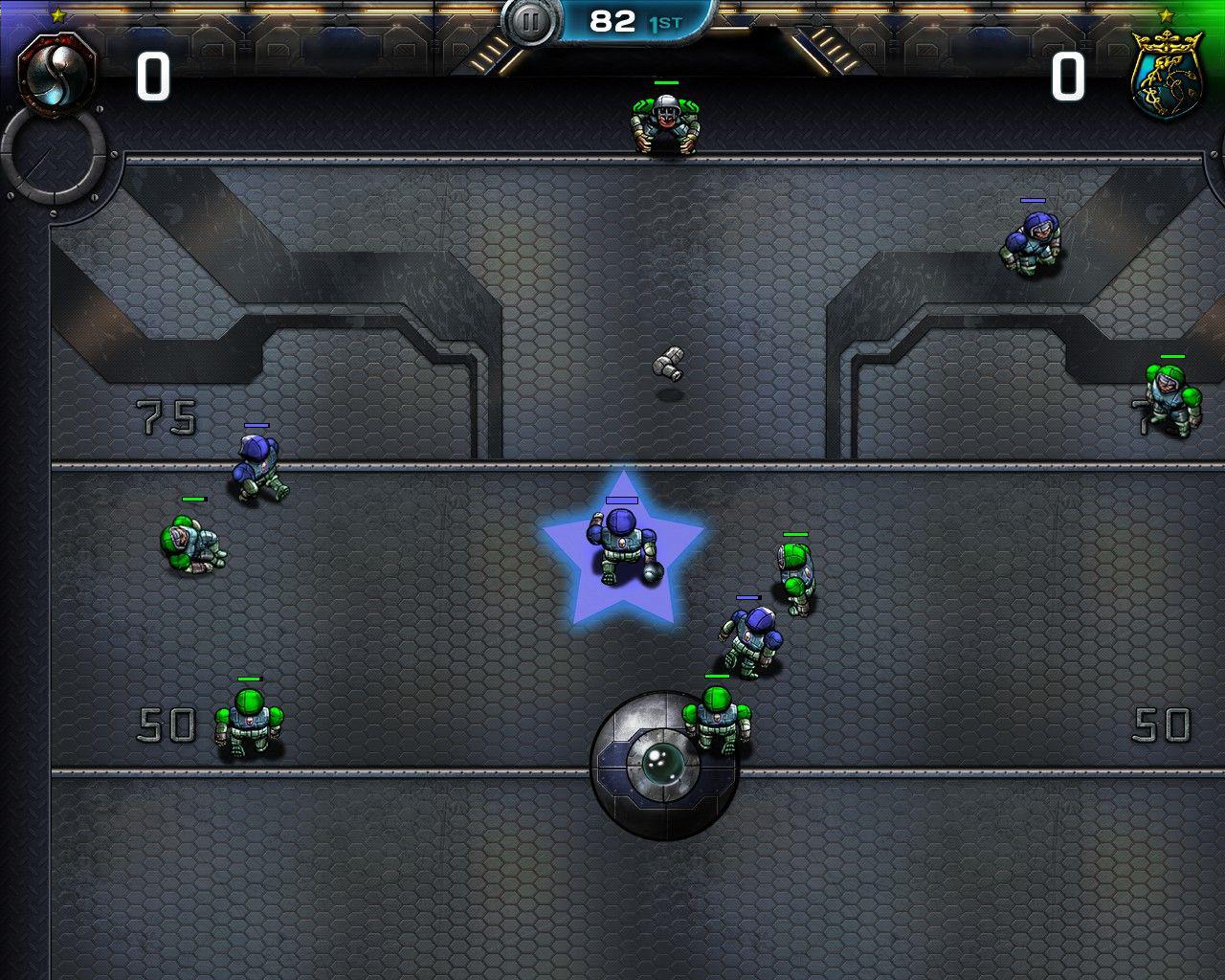Select the blue player highlighted by the star

click(623, 546)
